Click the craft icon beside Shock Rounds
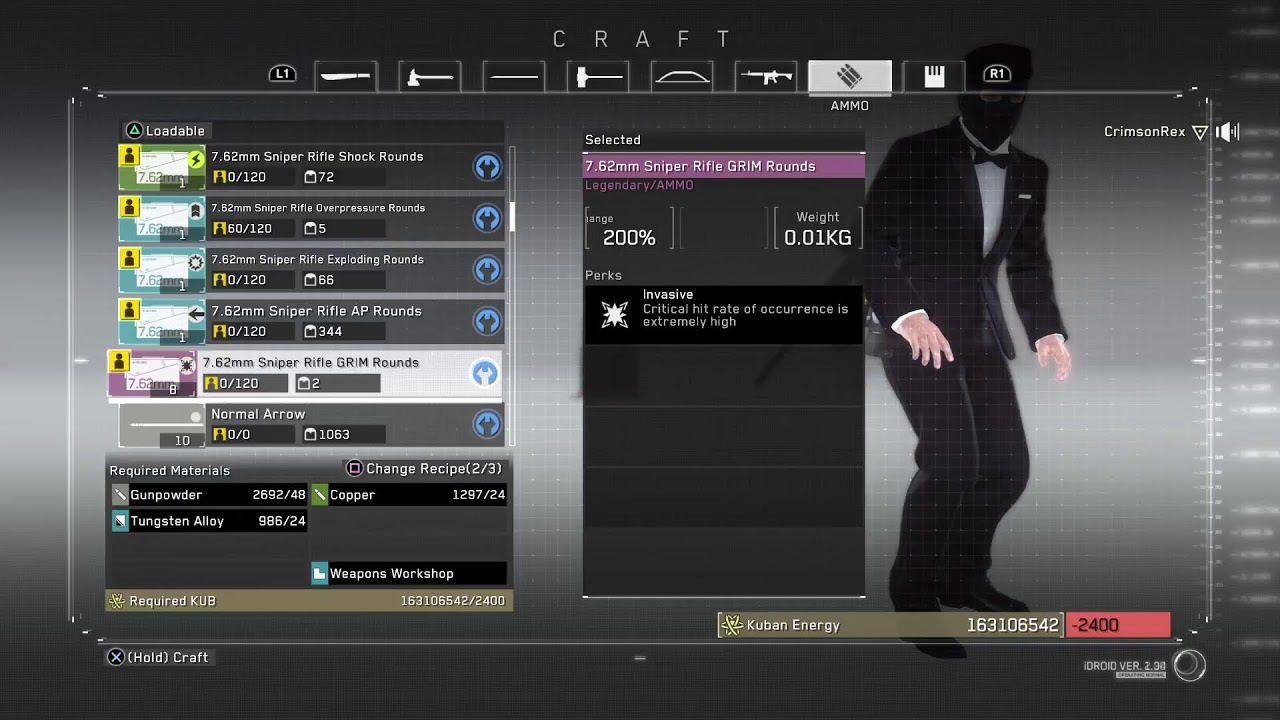This screenshot has width=1280, height=720. (487, 167)
